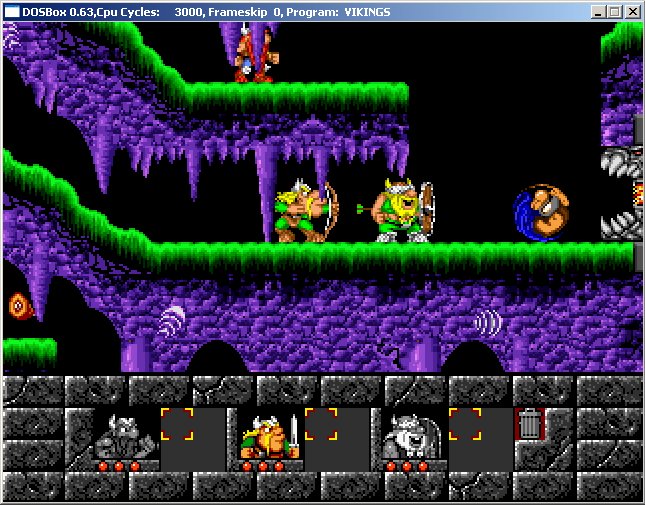Viewport: 645px width, 505px height.
Task: Switch to the greyed-out Olaf portrait
Action: coord(409,435)
